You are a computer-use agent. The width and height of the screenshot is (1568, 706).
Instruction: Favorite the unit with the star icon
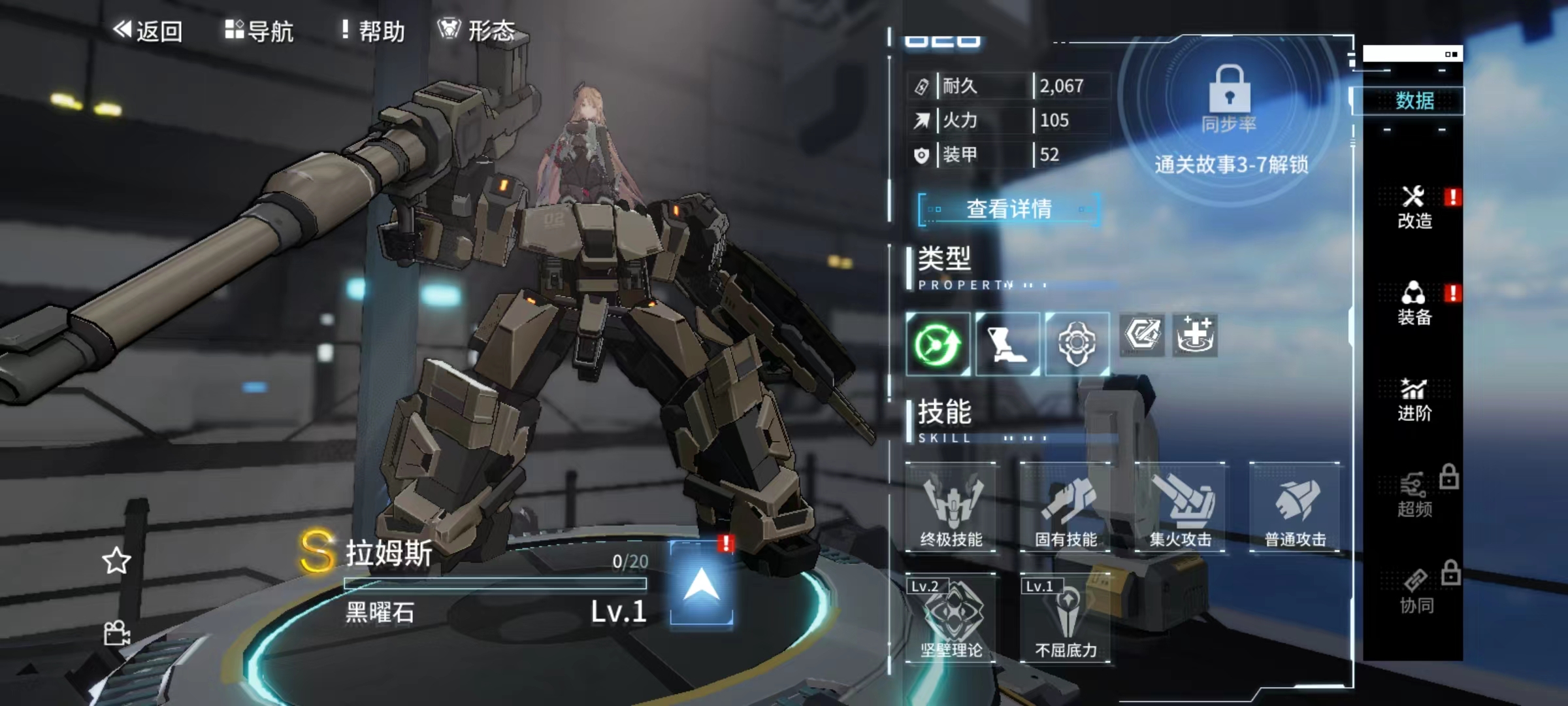tap(116, 561)
